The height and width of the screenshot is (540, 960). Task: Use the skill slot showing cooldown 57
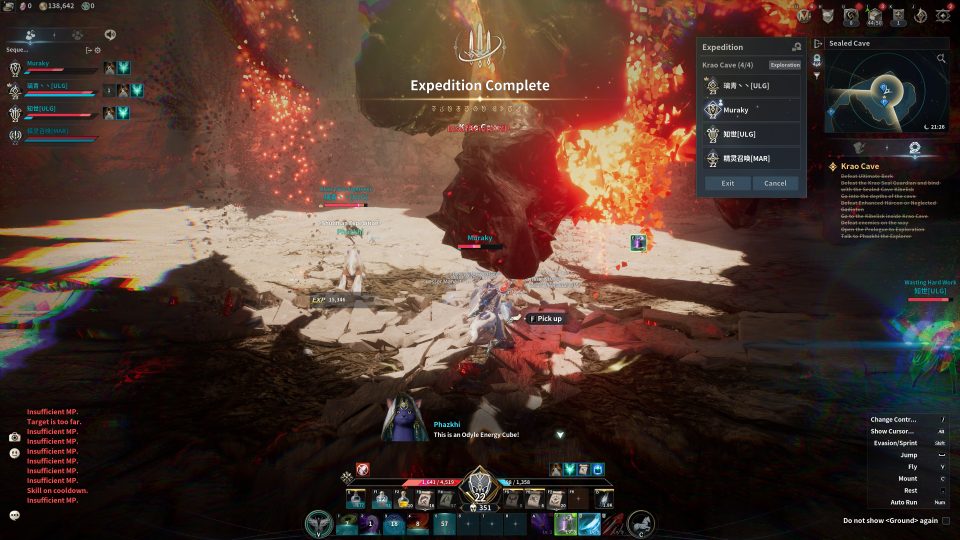[x=443, y=523]
